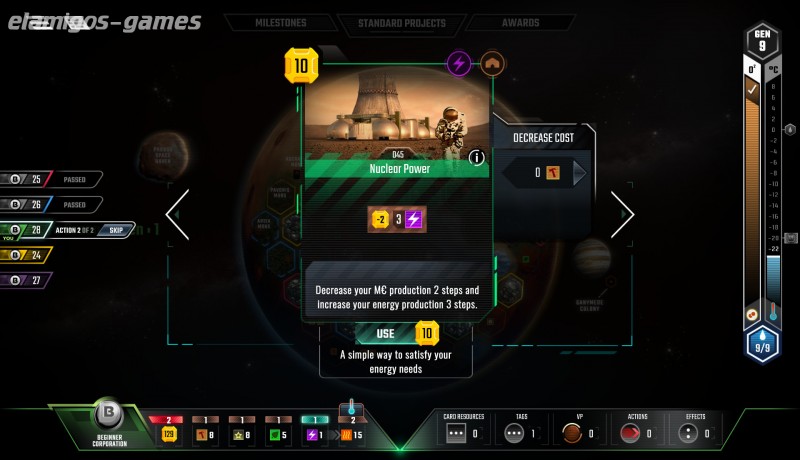Click the heat resource showing 15
Image resolution: width=800 pixels, height=460 pixels.
(x=351, y=434)
